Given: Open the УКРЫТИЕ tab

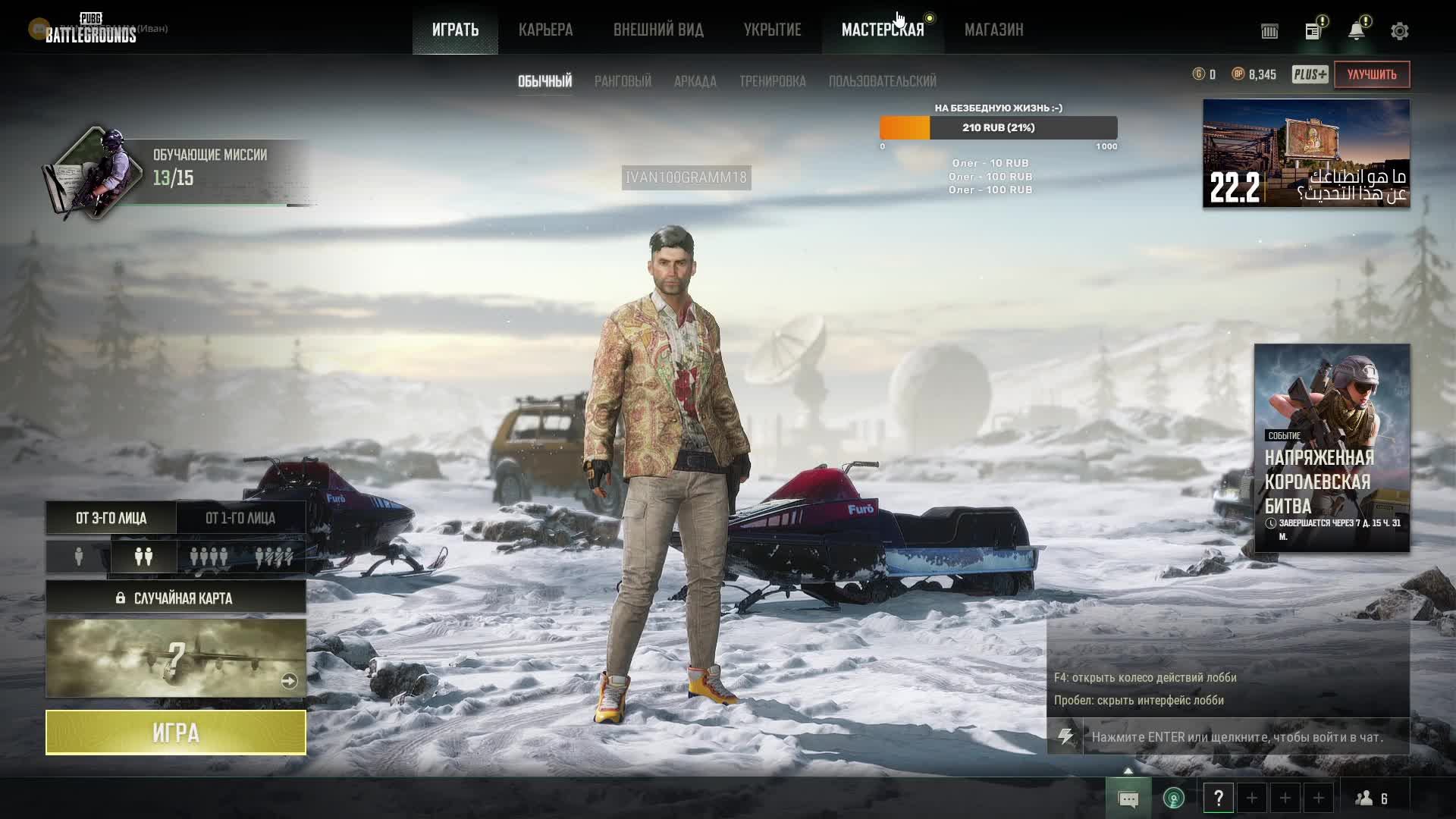Looking at the screenshot, I should [x=772, y=30].
